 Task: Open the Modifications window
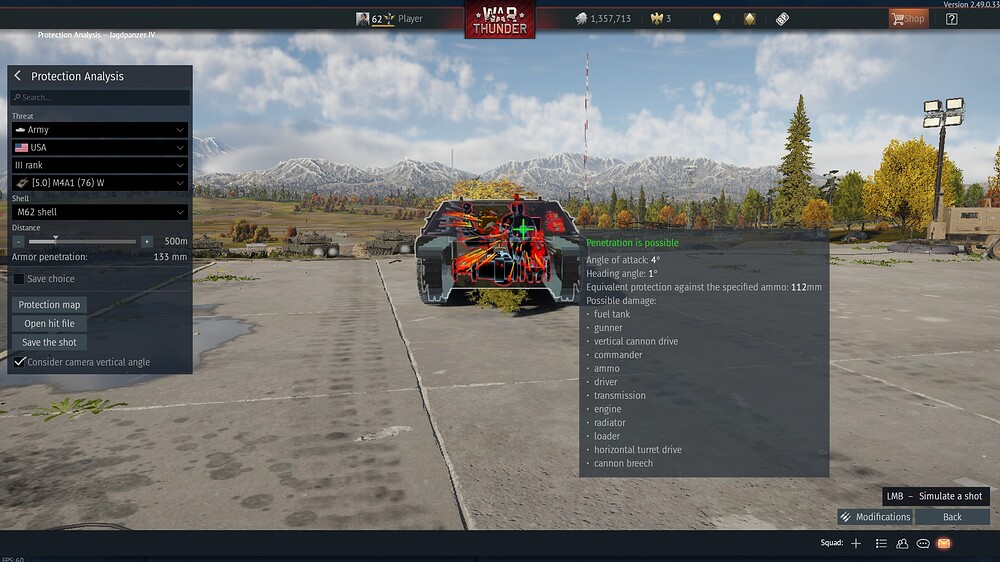(x=875, y=517)
